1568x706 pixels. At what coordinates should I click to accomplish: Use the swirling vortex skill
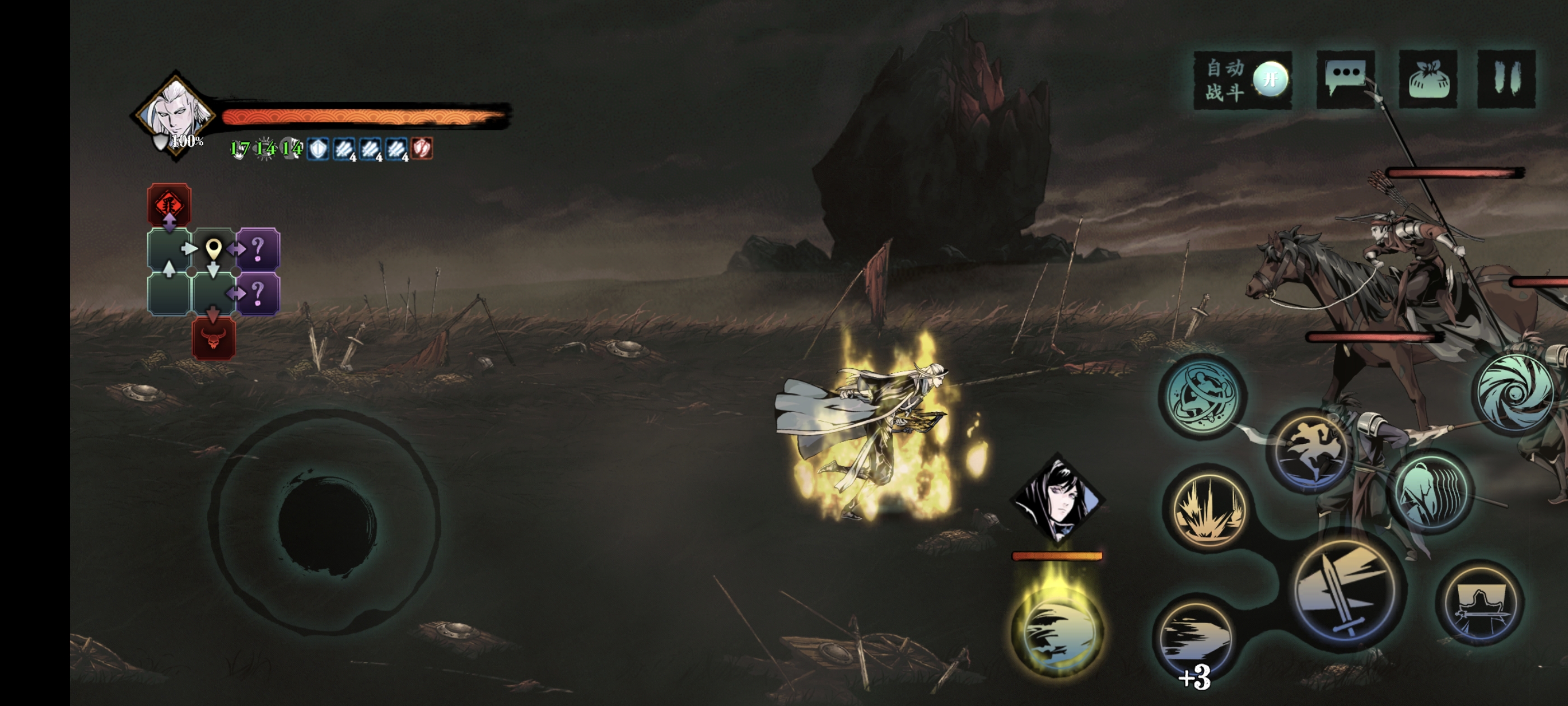(1516, 392)
